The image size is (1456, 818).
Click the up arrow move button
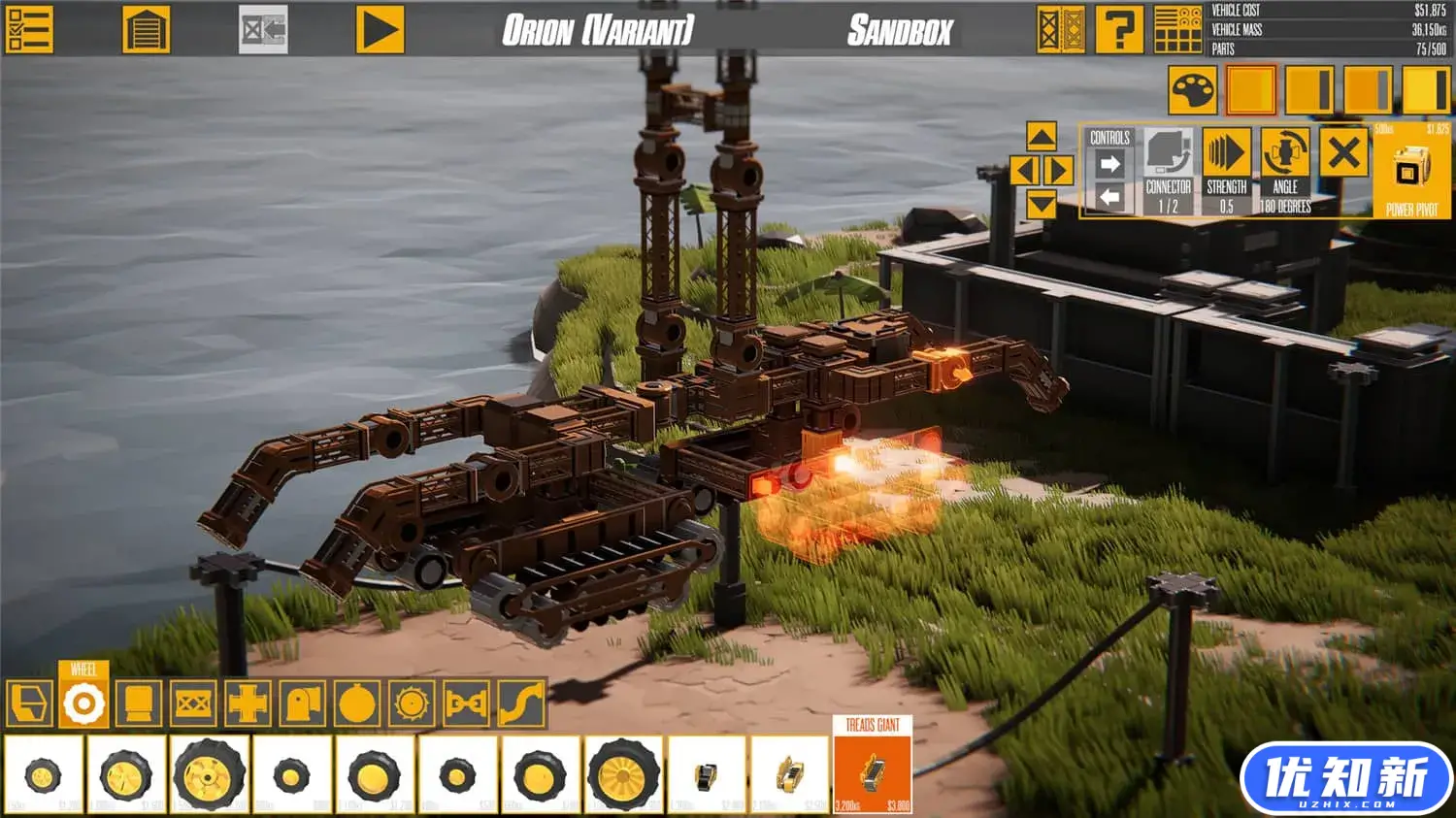[x=1042, y=137]
